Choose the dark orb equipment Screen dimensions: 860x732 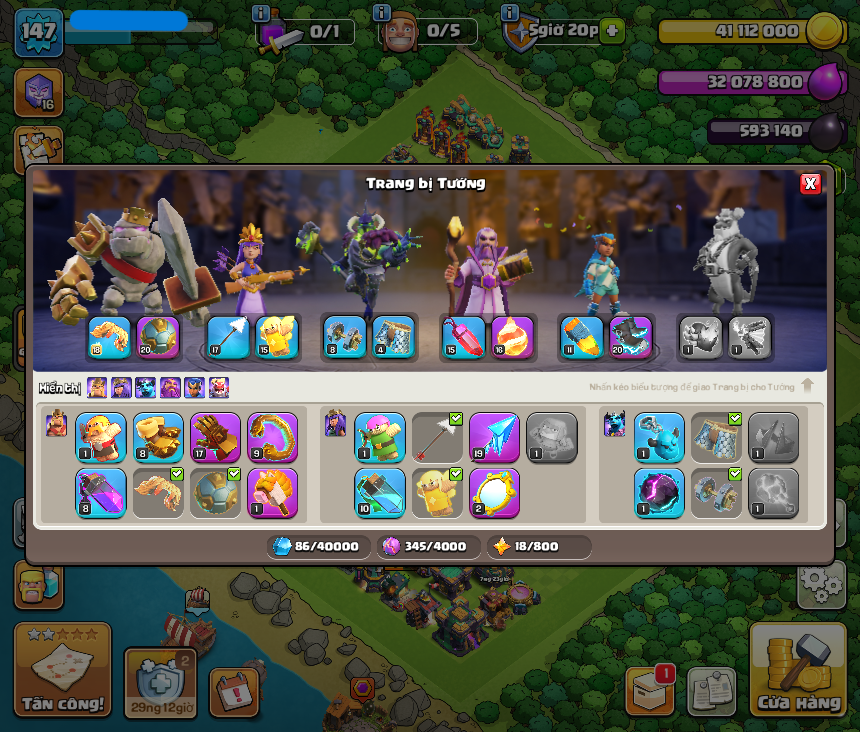(x=659, y=493)
